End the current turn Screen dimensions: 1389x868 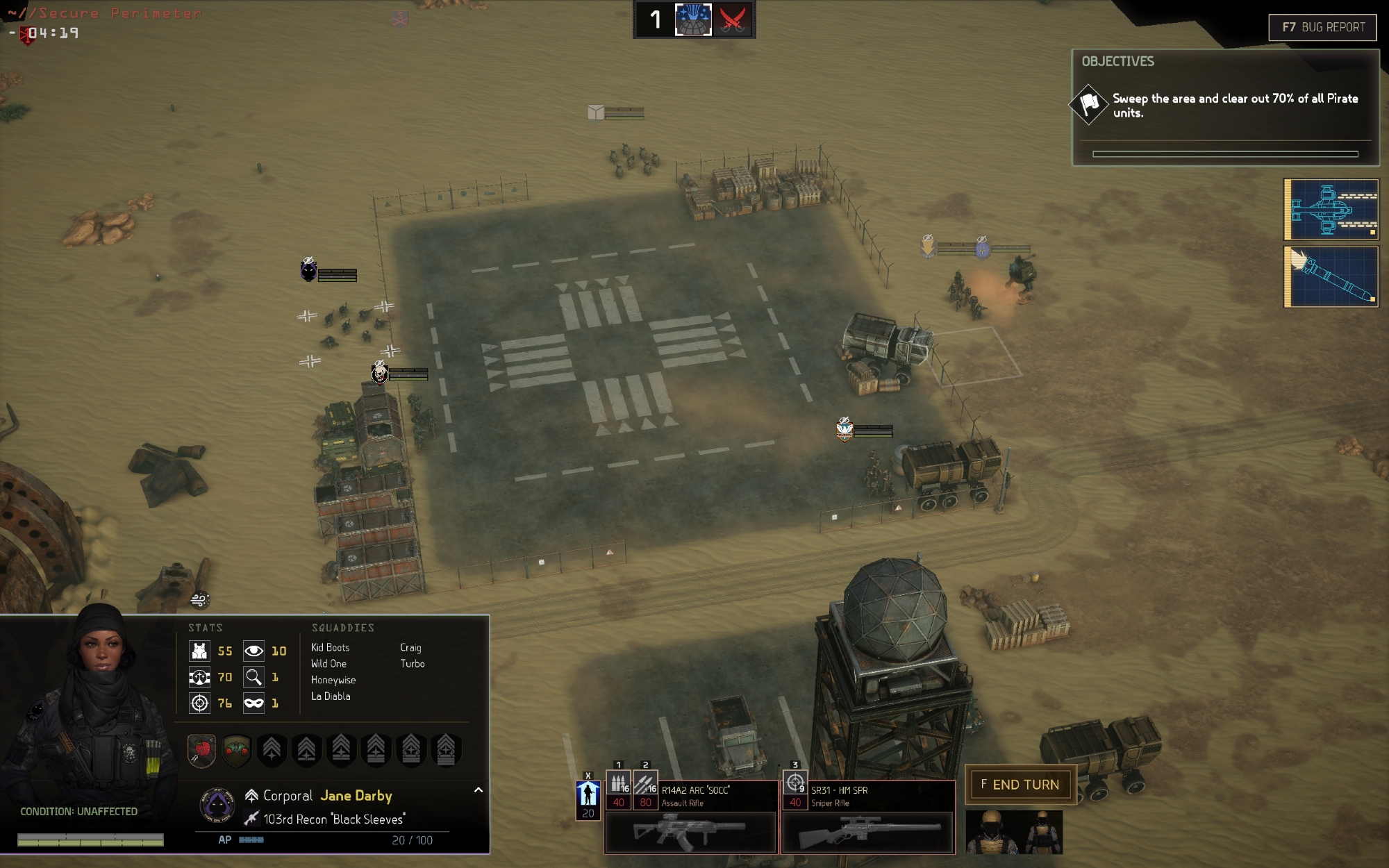tap(1020, 785)
